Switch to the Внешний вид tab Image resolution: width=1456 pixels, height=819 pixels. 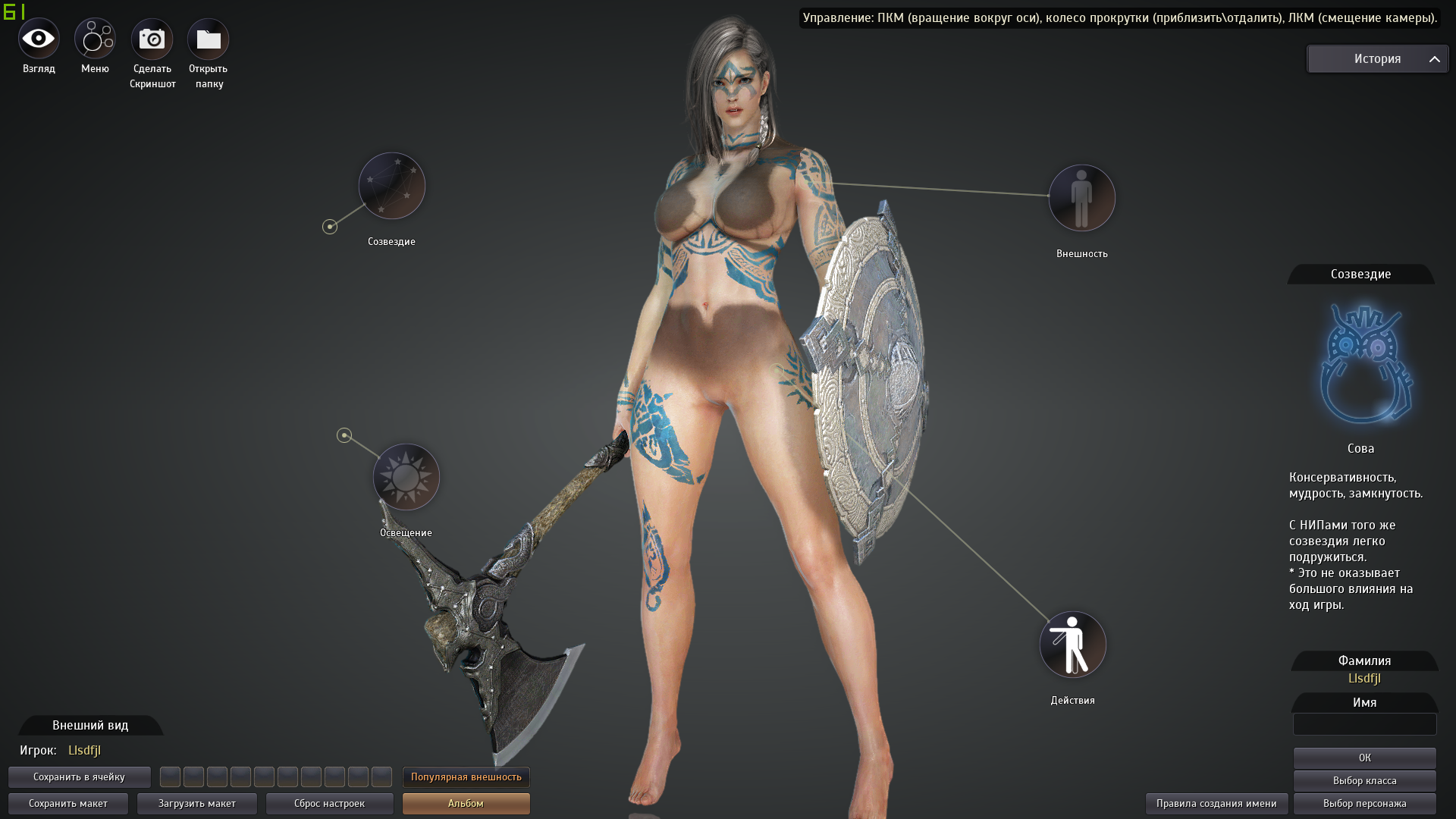click(89, 726)
